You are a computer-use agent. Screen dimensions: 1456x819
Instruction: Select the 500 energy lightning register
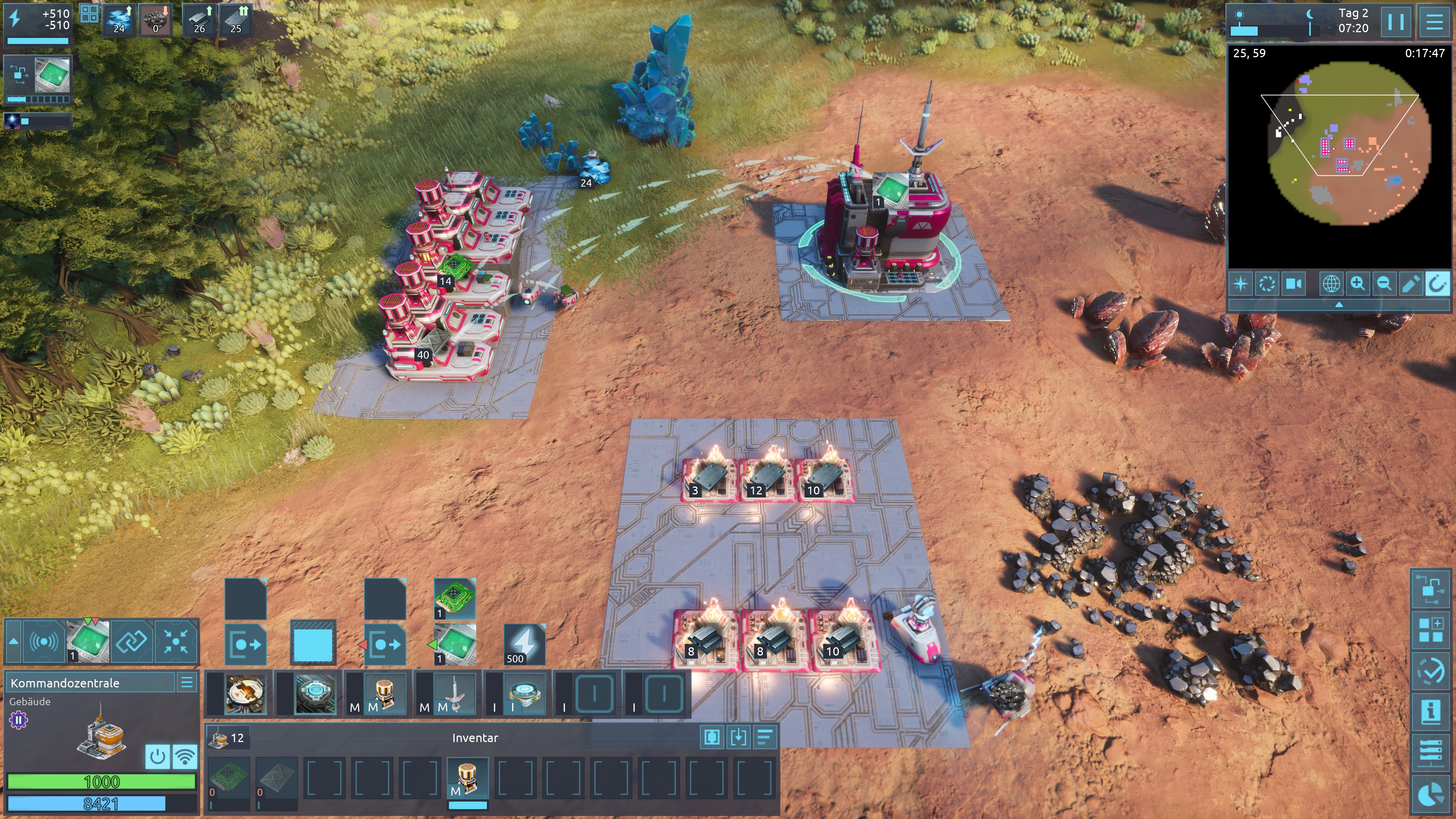[524, 643]
